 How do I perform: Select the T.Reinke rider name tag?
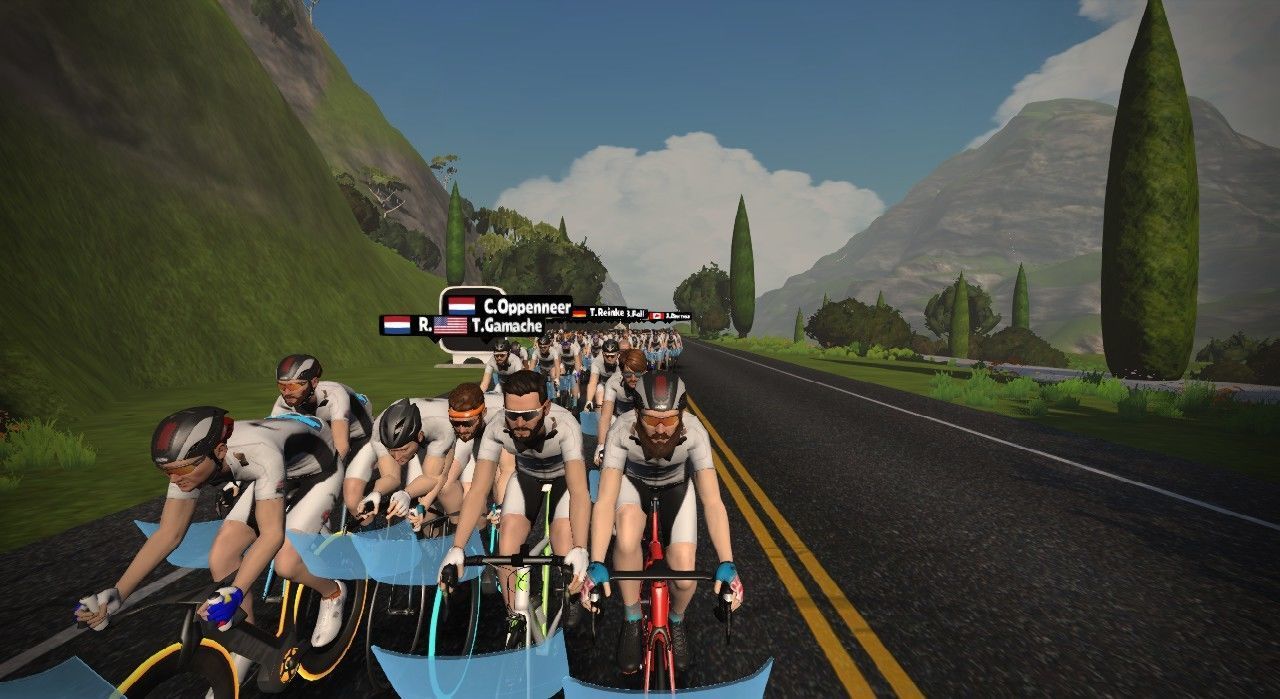601,313
